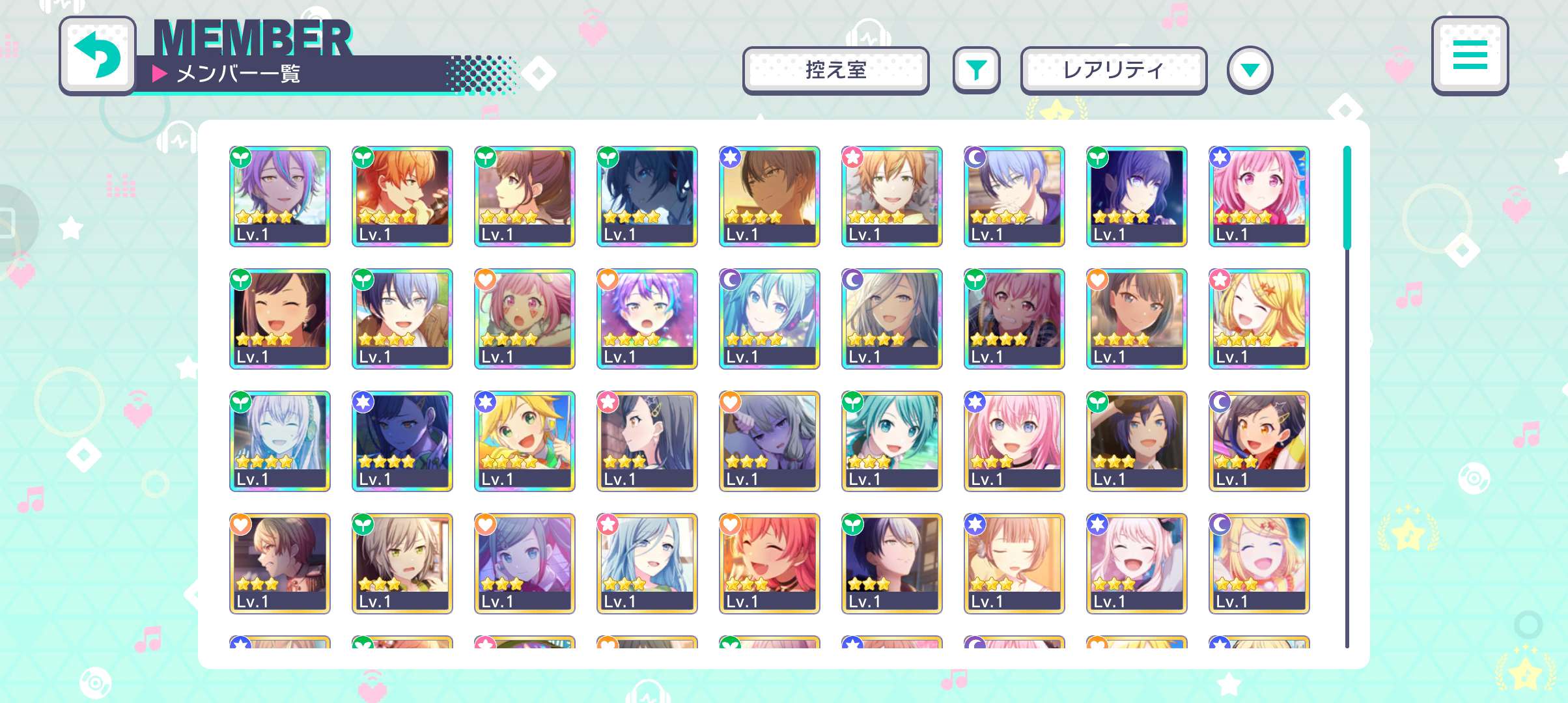Image resolution: width=1568 pixels, height=703 pixels.
Task: Select the purple-haired four-star card with blue streak
Action: pos(279,196)
